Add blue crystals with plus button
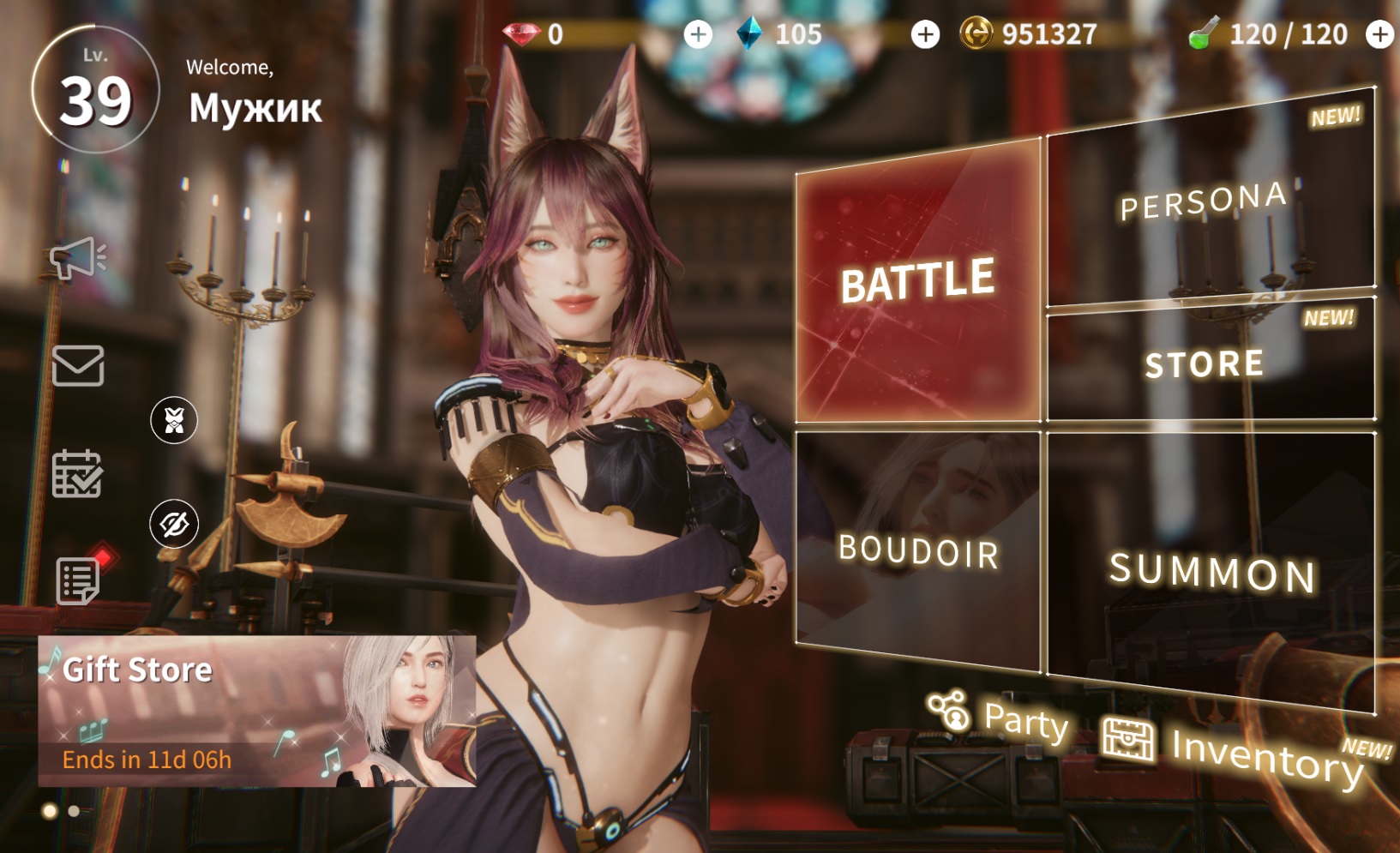This screenshot has width=1400, height=853. pos(925,34)
